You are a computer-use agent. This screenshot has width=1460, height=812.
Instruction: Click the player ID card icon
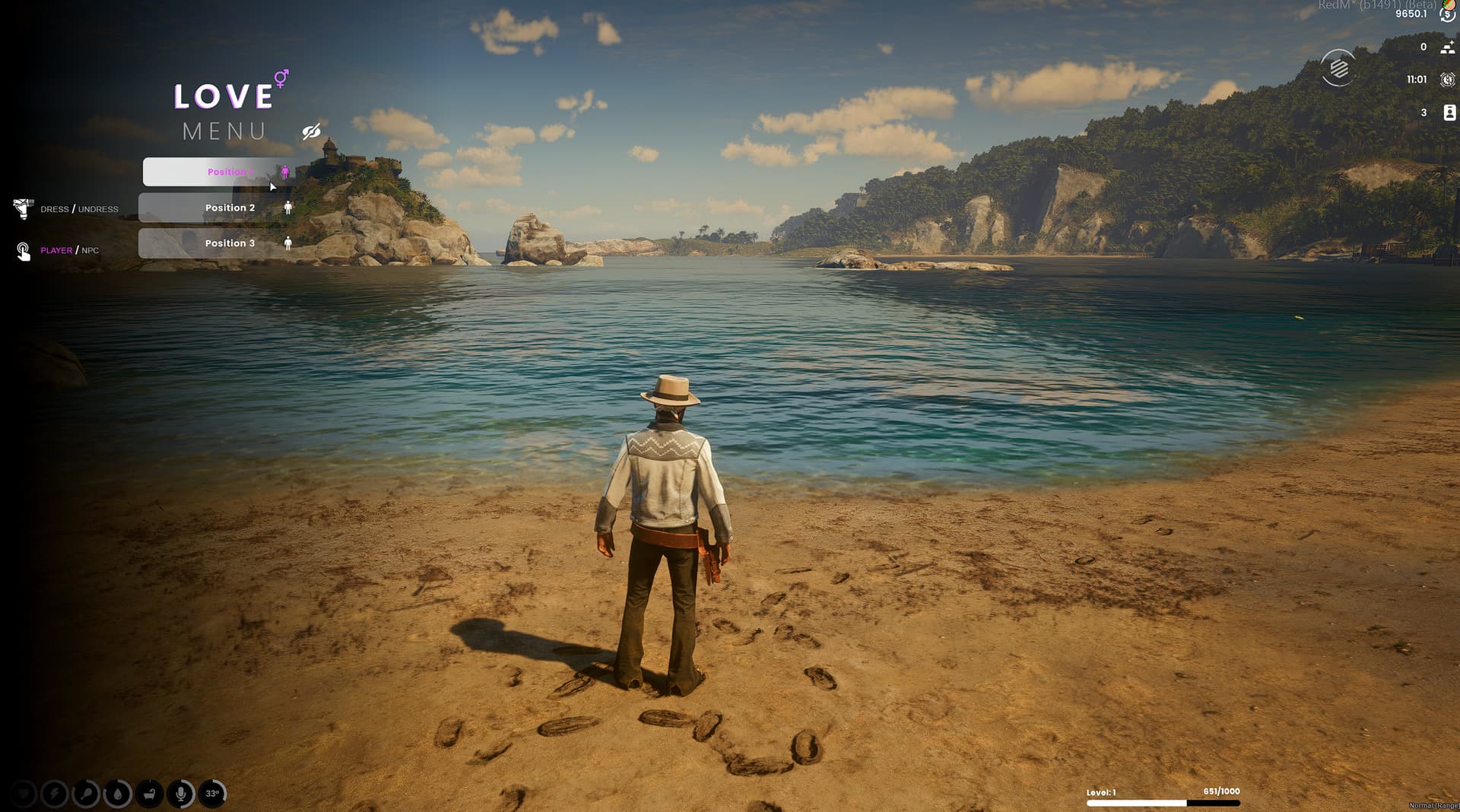point(1449,113)
